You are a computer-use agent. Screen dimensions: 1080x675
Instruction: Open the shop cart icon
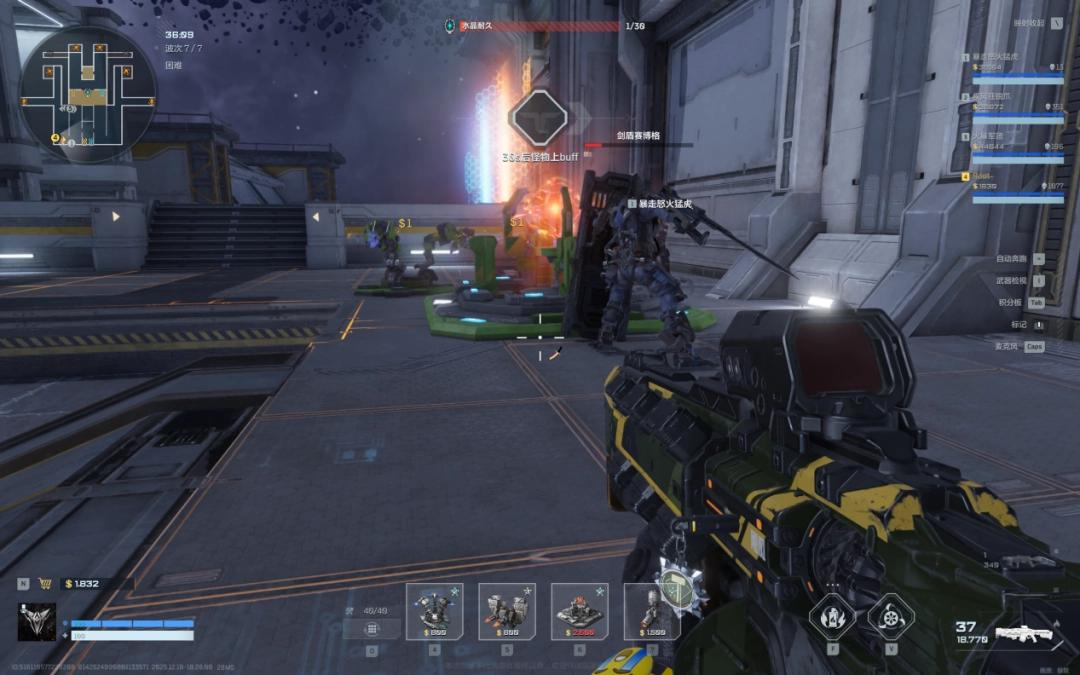pos(45,583)
